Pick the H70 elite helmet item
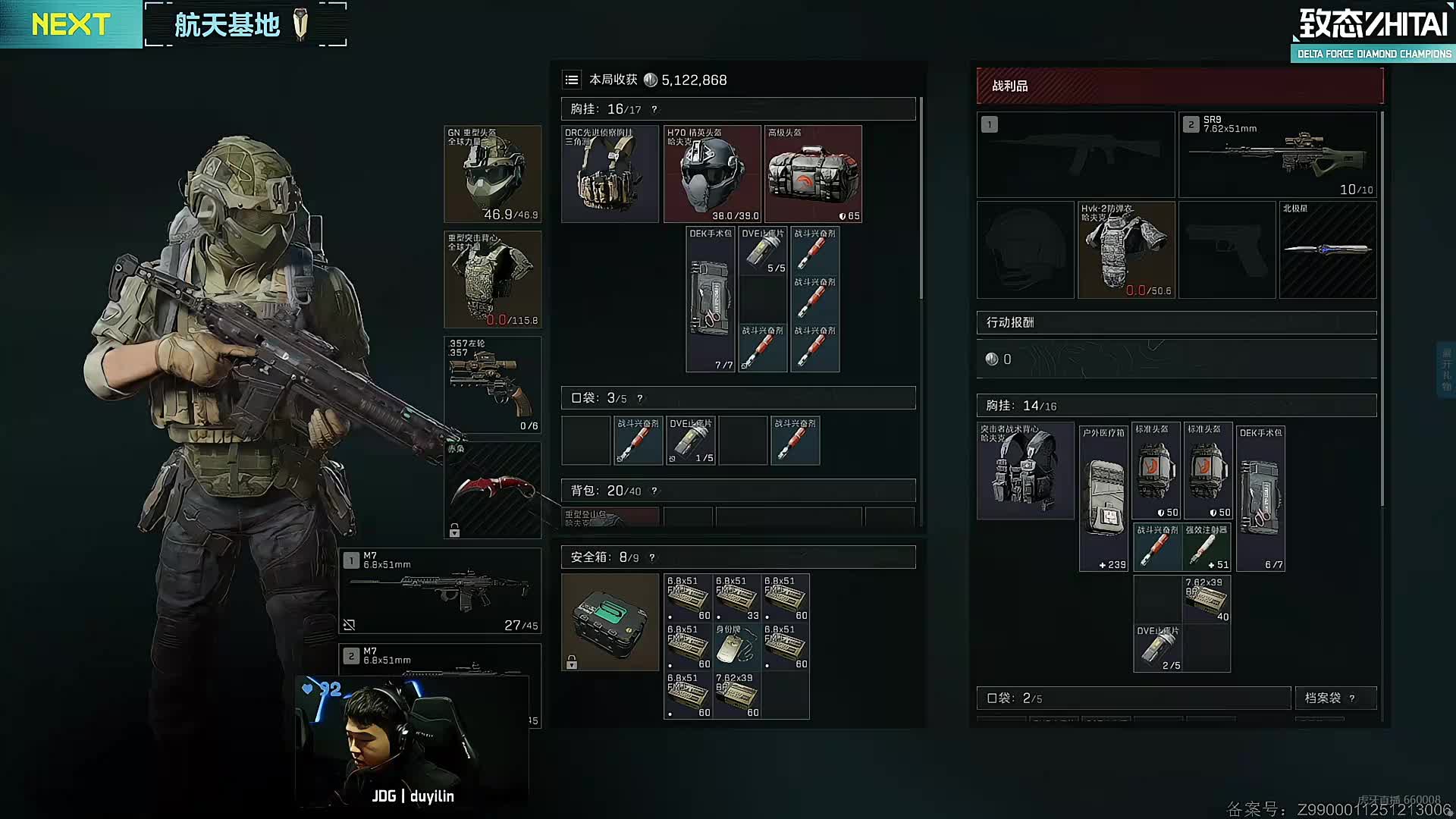 (711, 174)
